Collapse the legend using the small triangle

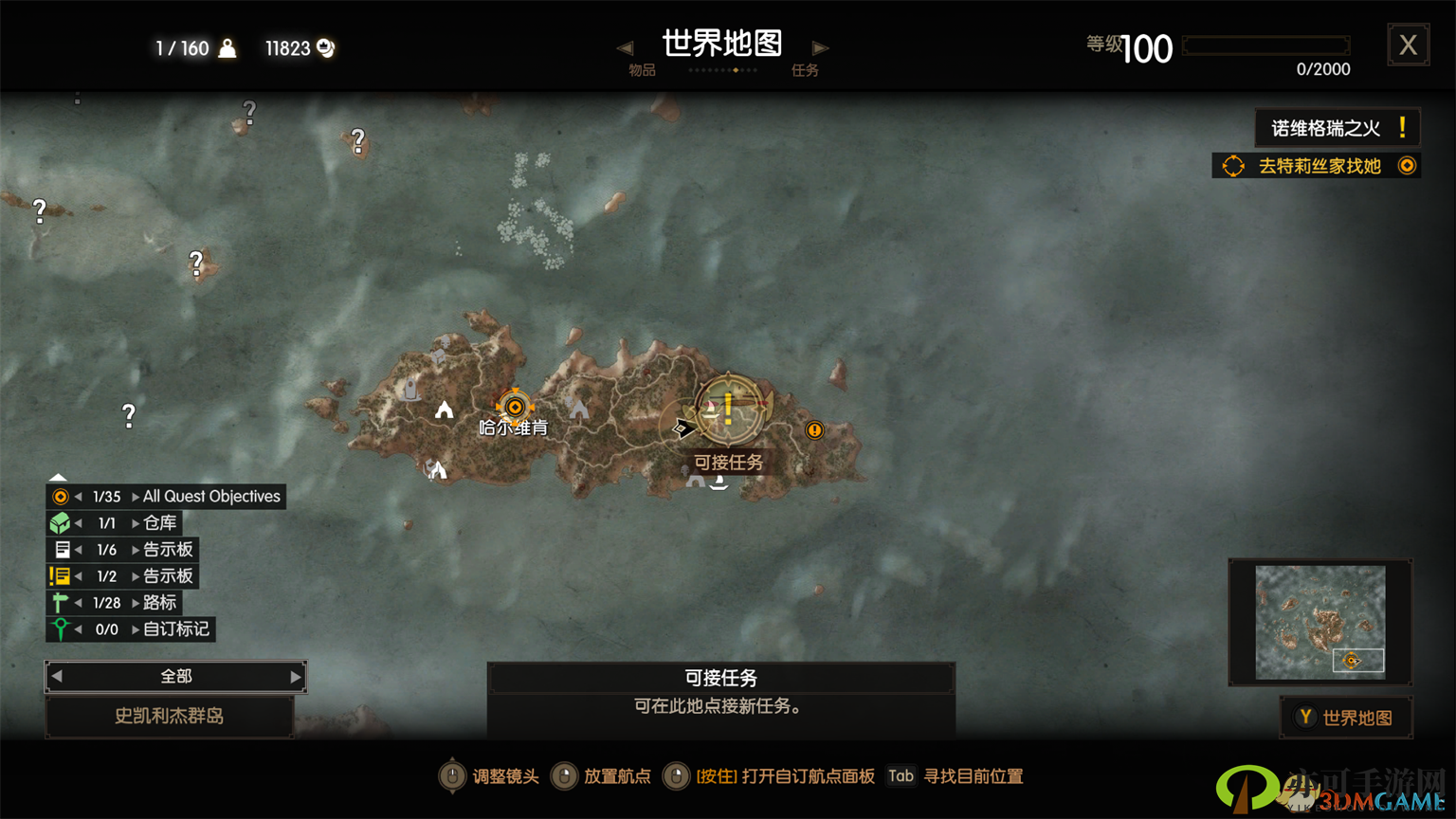point(58,476)
